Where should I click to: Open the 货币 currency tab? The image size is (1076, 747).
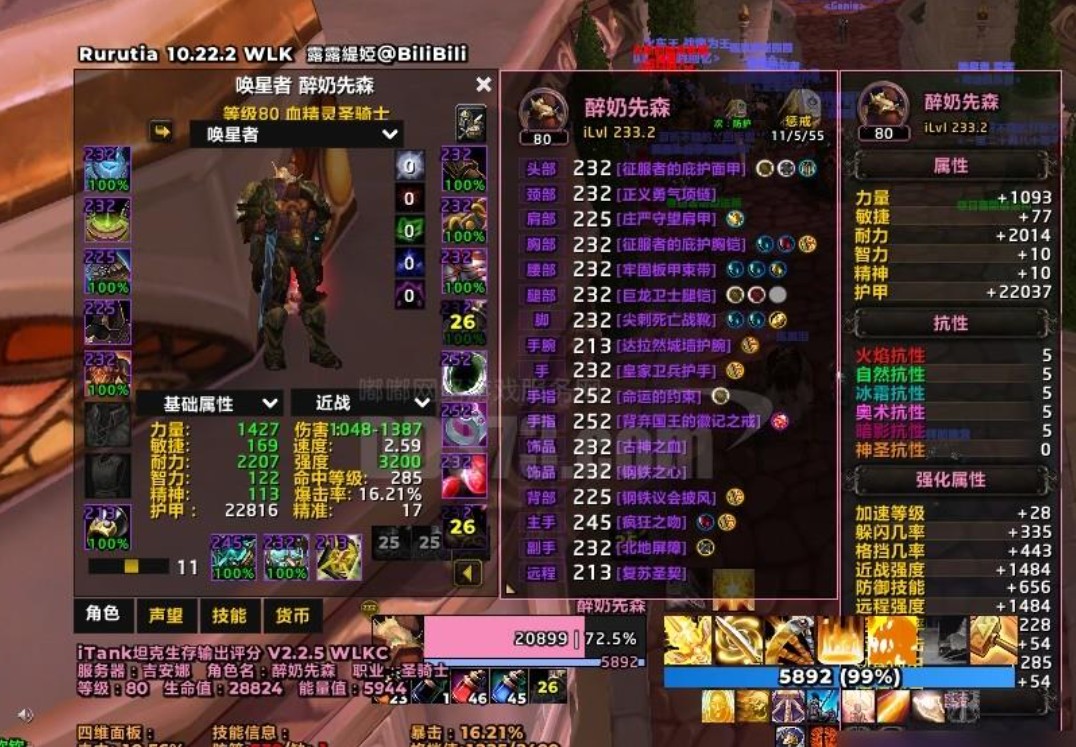[292, 615]
